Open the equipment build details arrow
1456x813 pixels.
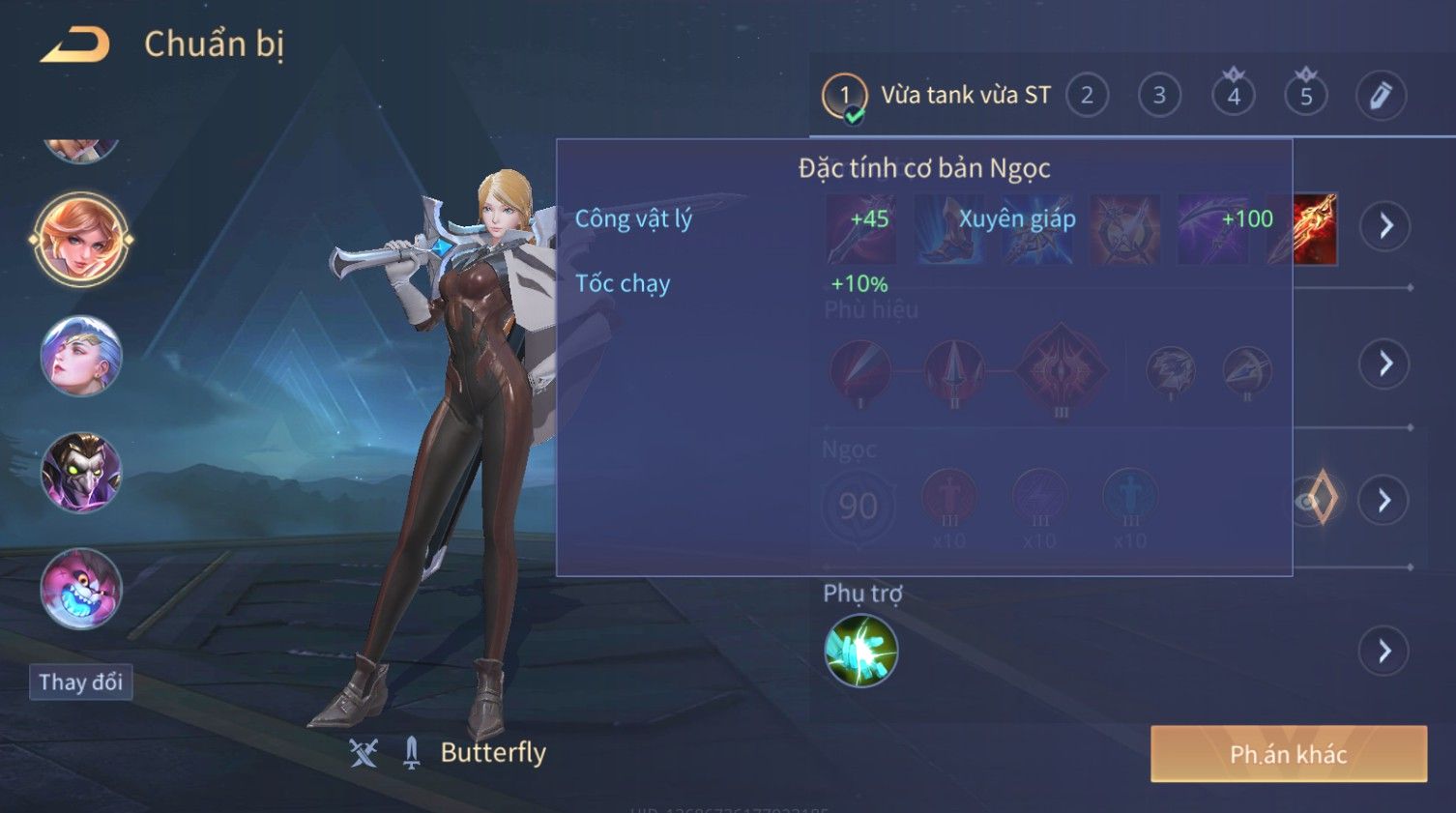tap(1385, 226)
